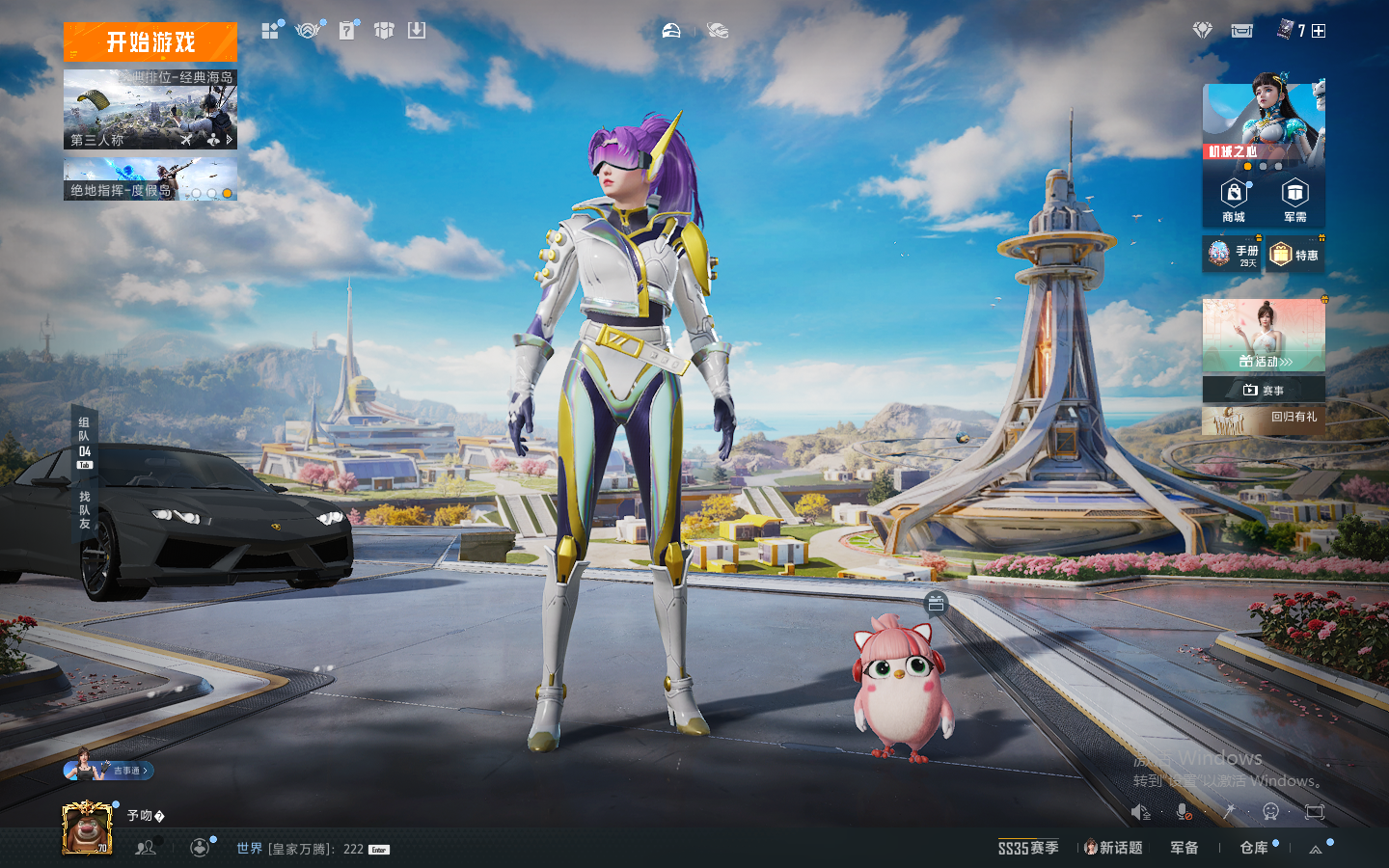Open the SS35赛季 season page
1389x868 pixels.
1028,848
